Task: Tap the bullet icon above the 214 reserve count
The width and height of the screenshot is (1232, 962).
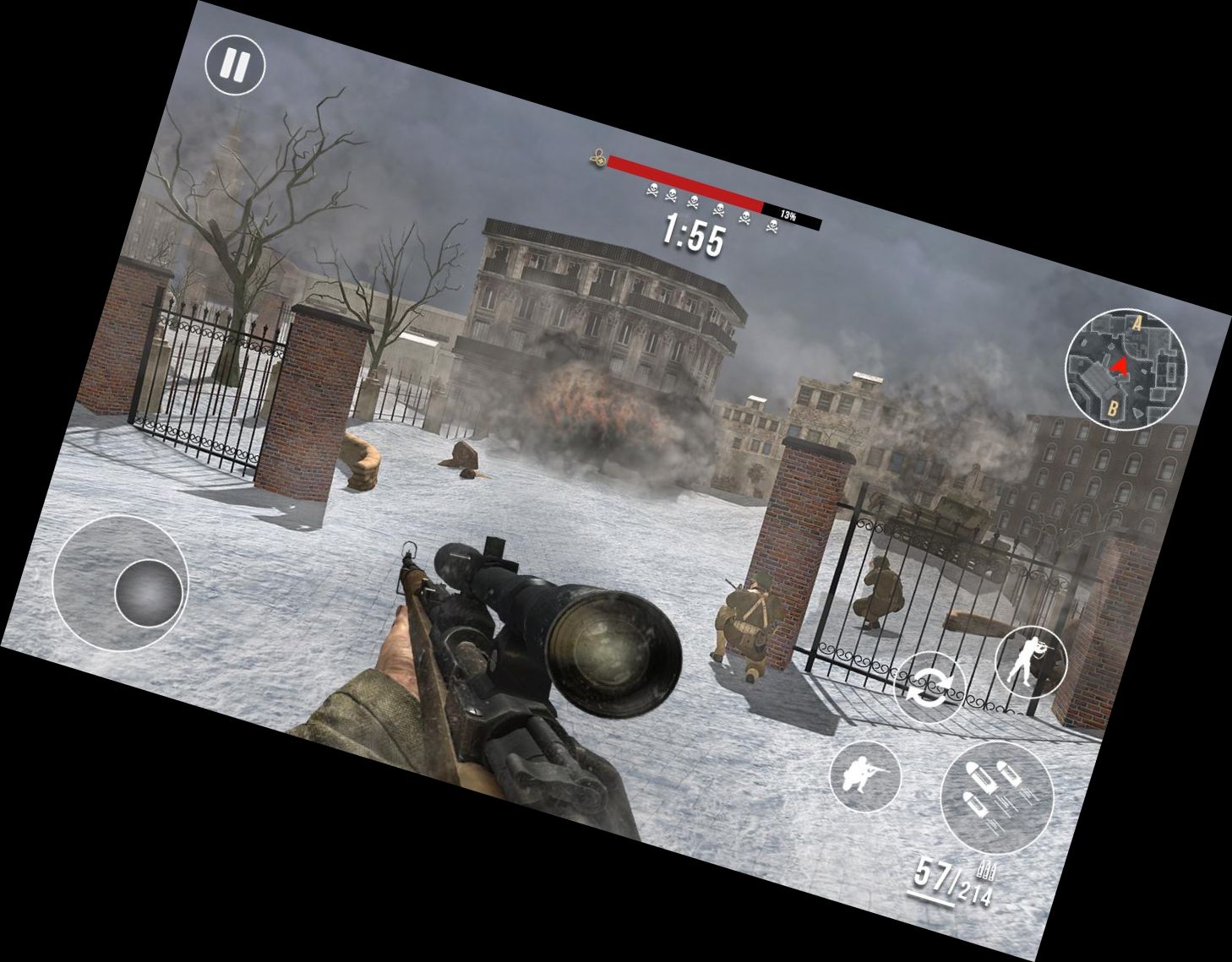Action: pyautogui.click(x=984, y=872)
